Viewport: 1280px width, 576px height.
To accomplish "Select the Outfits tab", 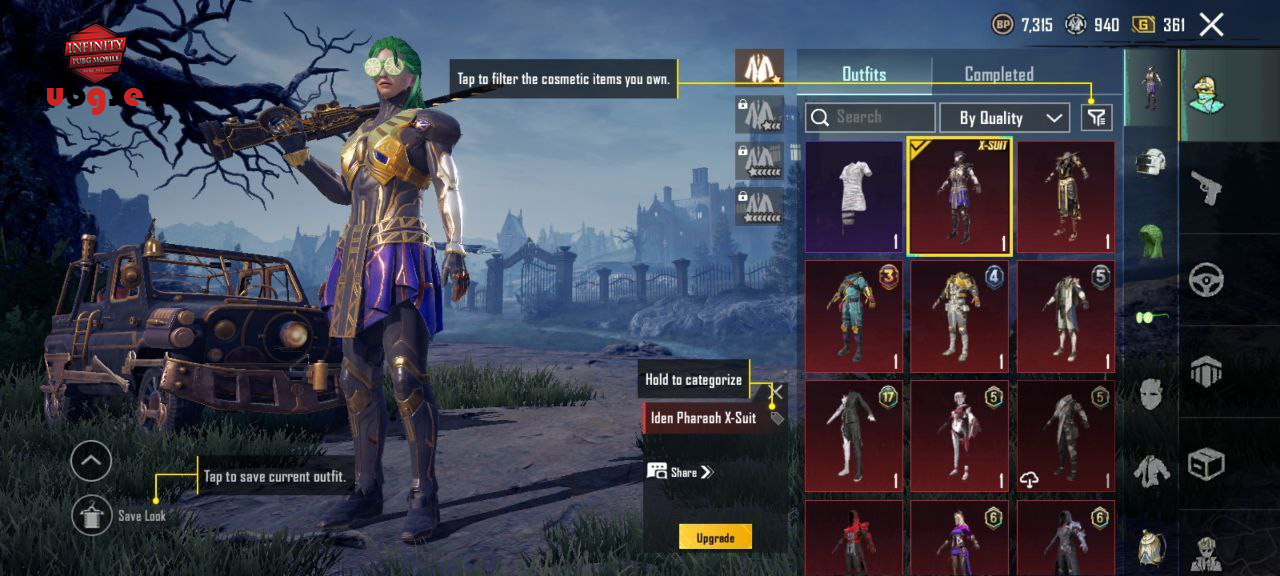I will (x=864, y=74).
